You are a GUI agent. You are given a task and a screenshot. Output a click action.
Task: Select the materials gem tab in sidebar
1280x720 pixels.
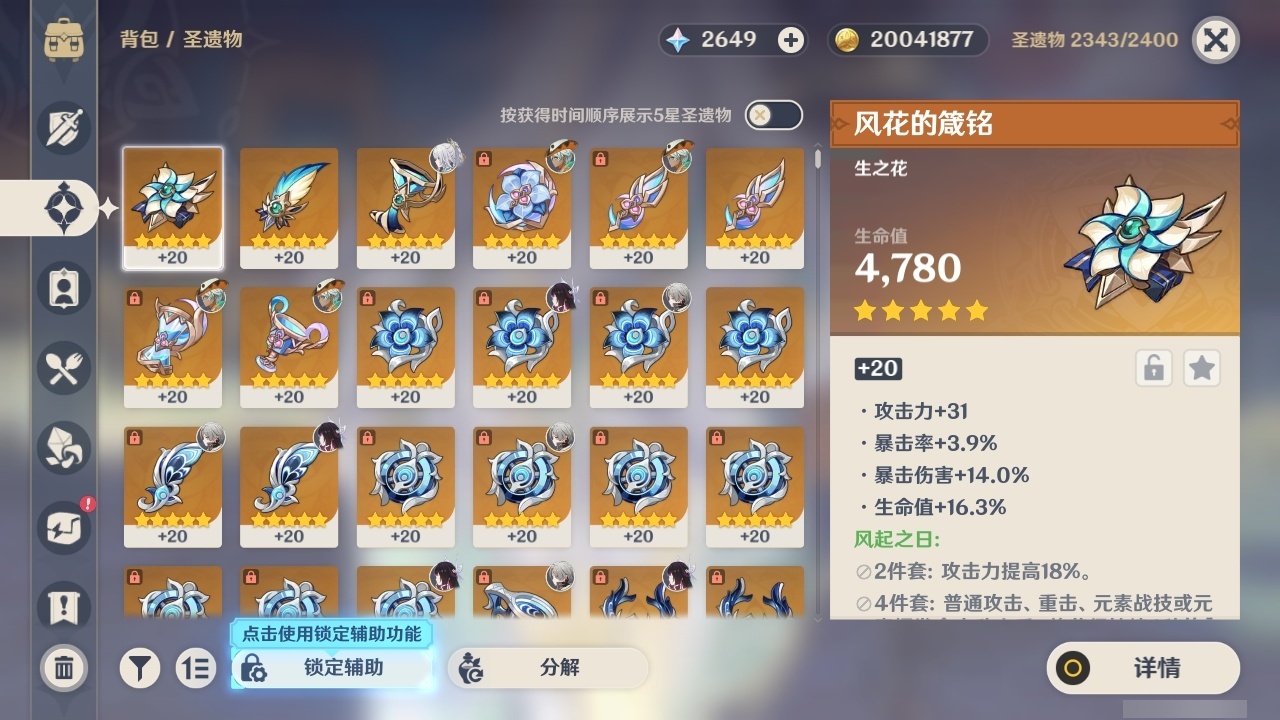pyautogui.click(x=62, y=448)
